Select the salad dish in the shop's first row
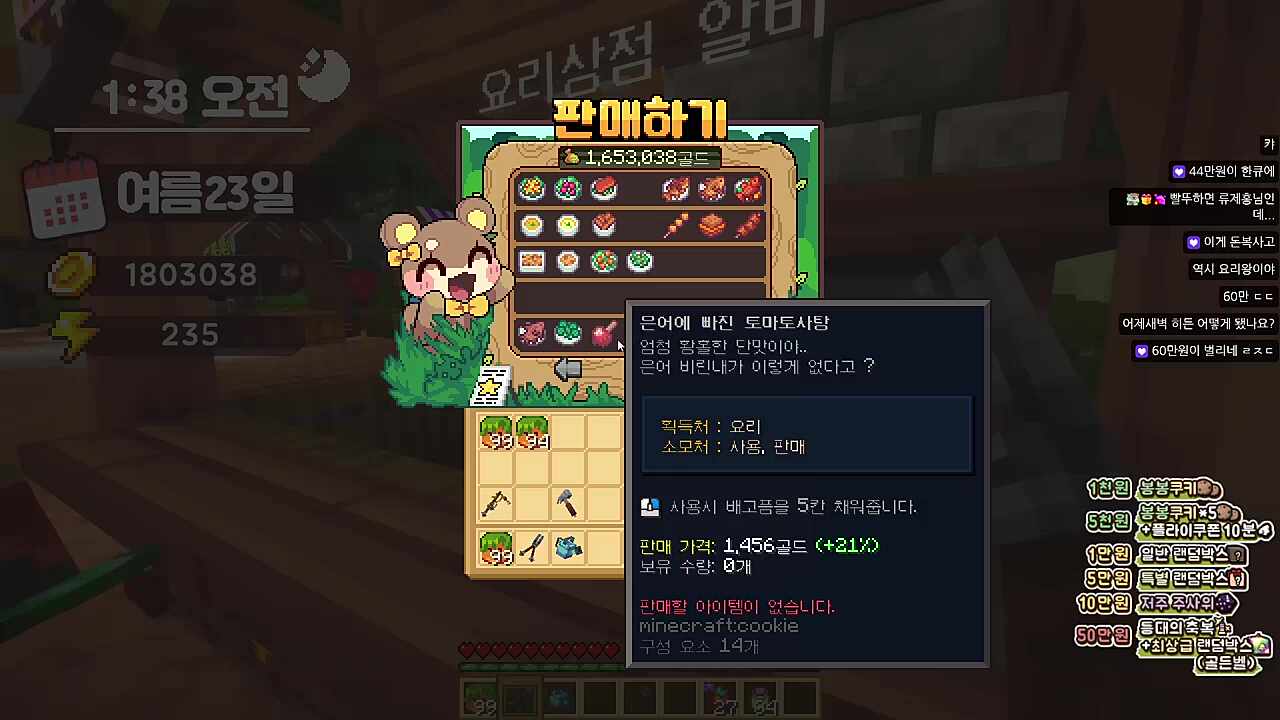The image size is (1280, 720). 531,189
